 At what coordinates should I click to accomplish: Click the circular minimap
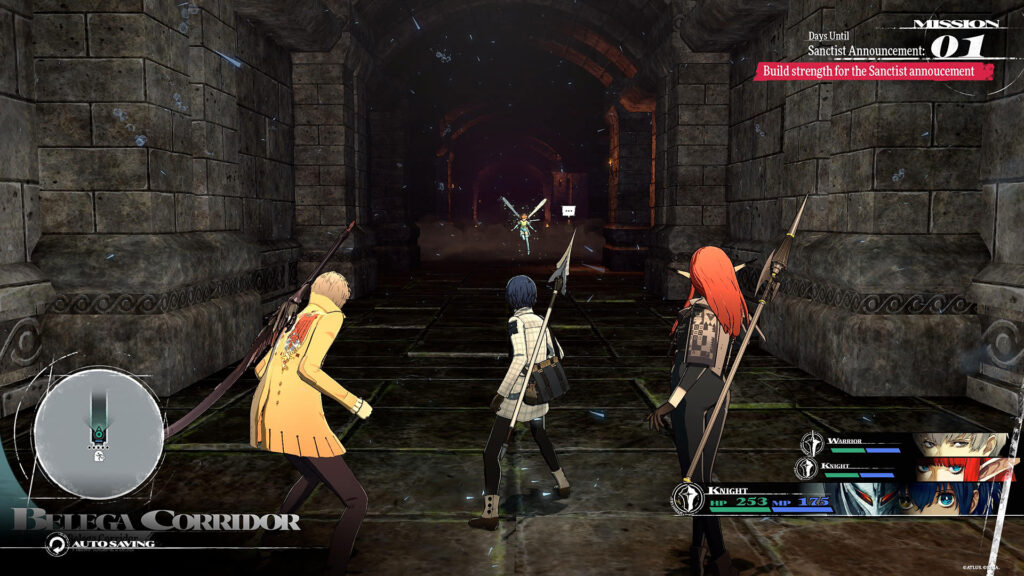point(98,432)
